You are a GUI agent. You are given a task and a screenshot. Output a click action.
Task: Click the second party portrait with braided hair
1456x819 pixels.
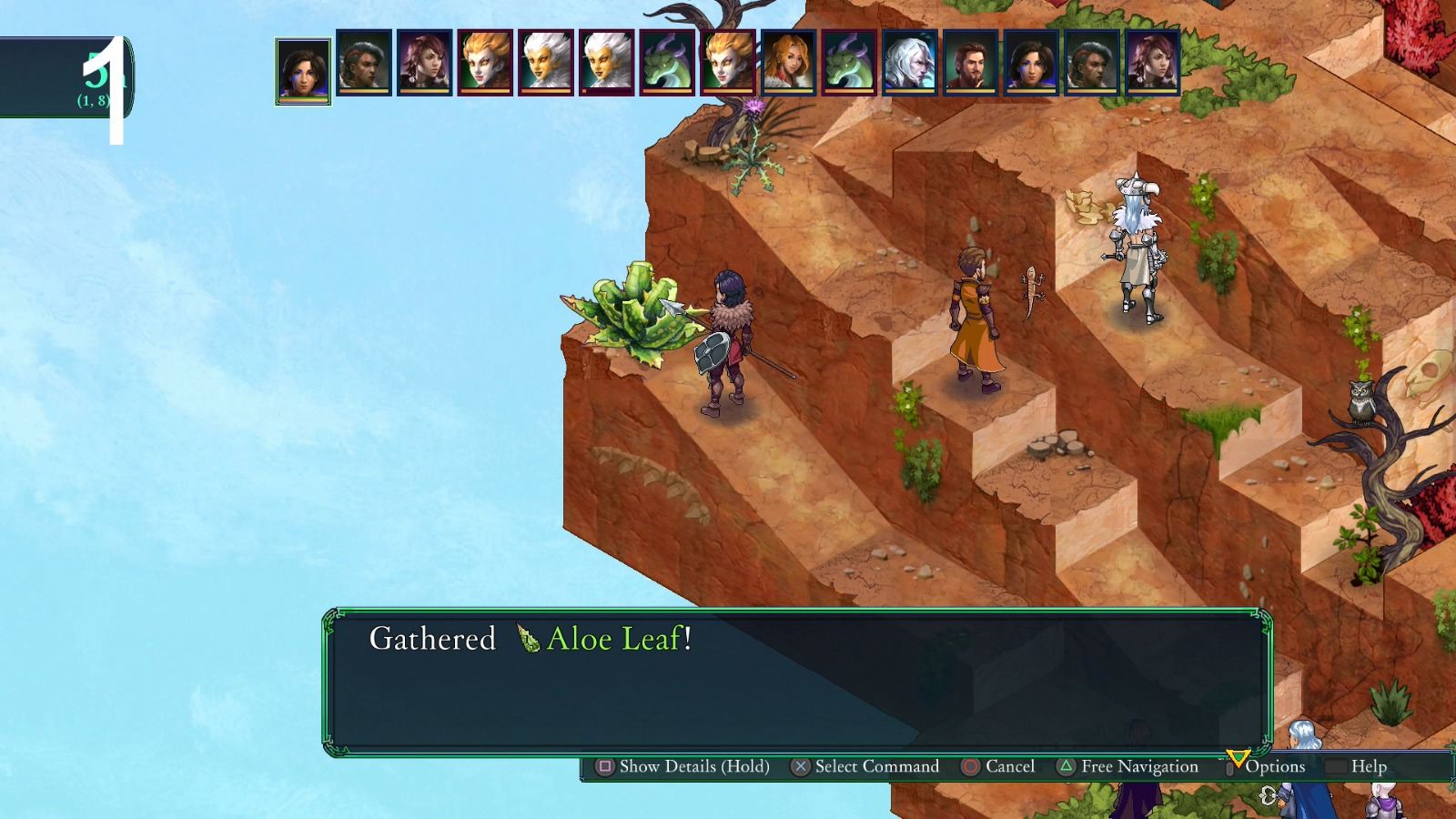tap(363, 69)
